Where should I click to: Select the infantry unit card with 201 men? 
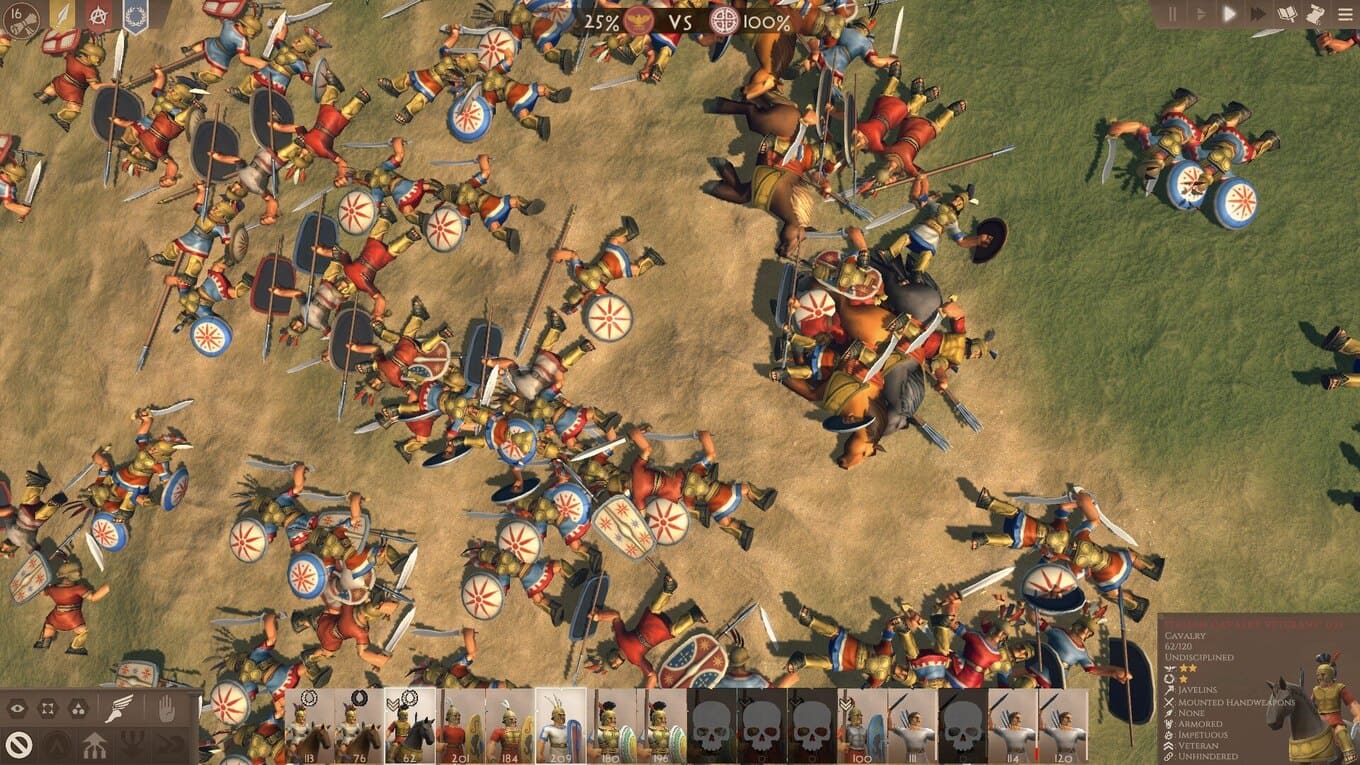(460, 726)
